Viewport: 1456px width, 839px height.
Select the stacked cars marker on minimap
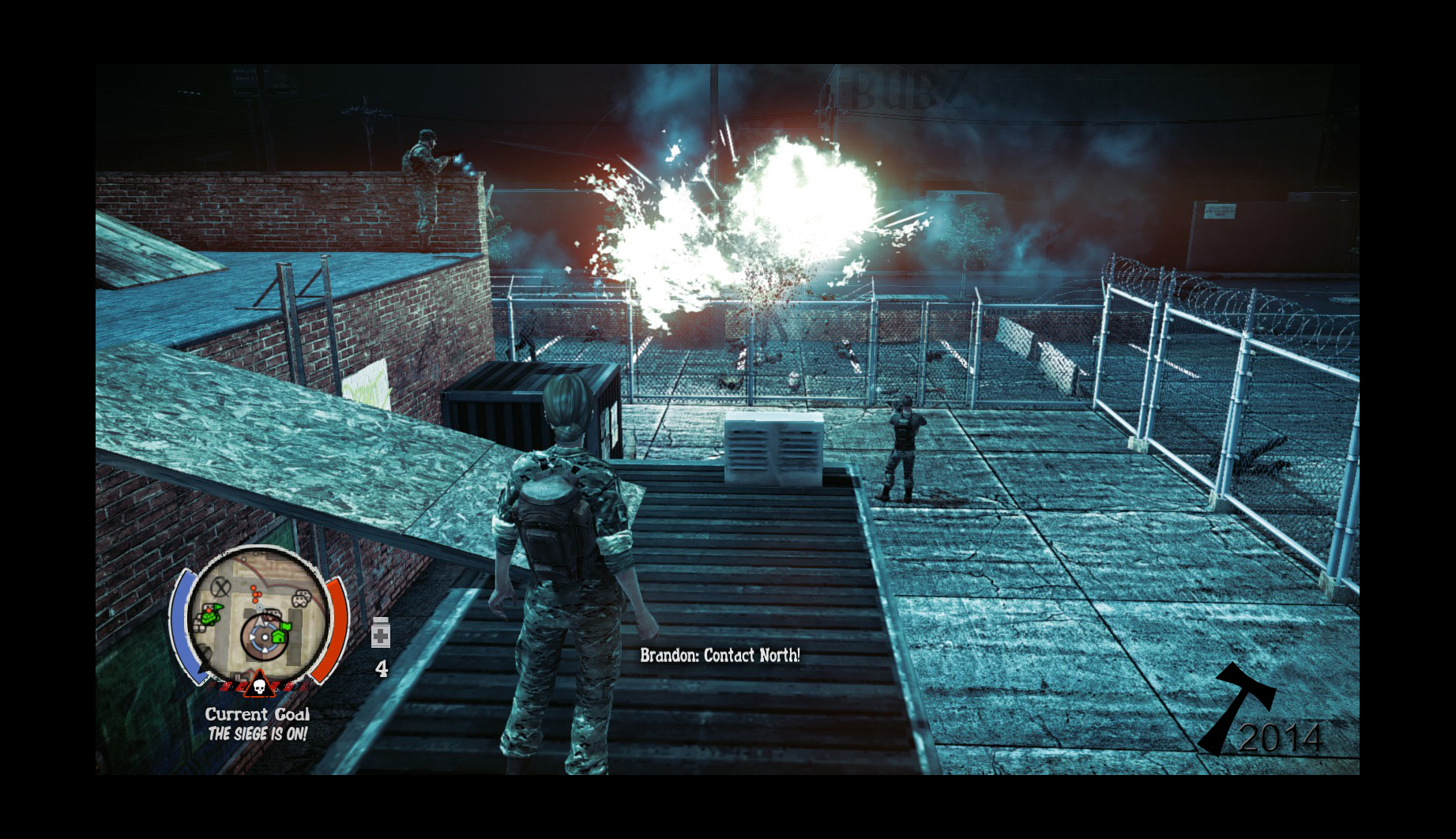301,599
